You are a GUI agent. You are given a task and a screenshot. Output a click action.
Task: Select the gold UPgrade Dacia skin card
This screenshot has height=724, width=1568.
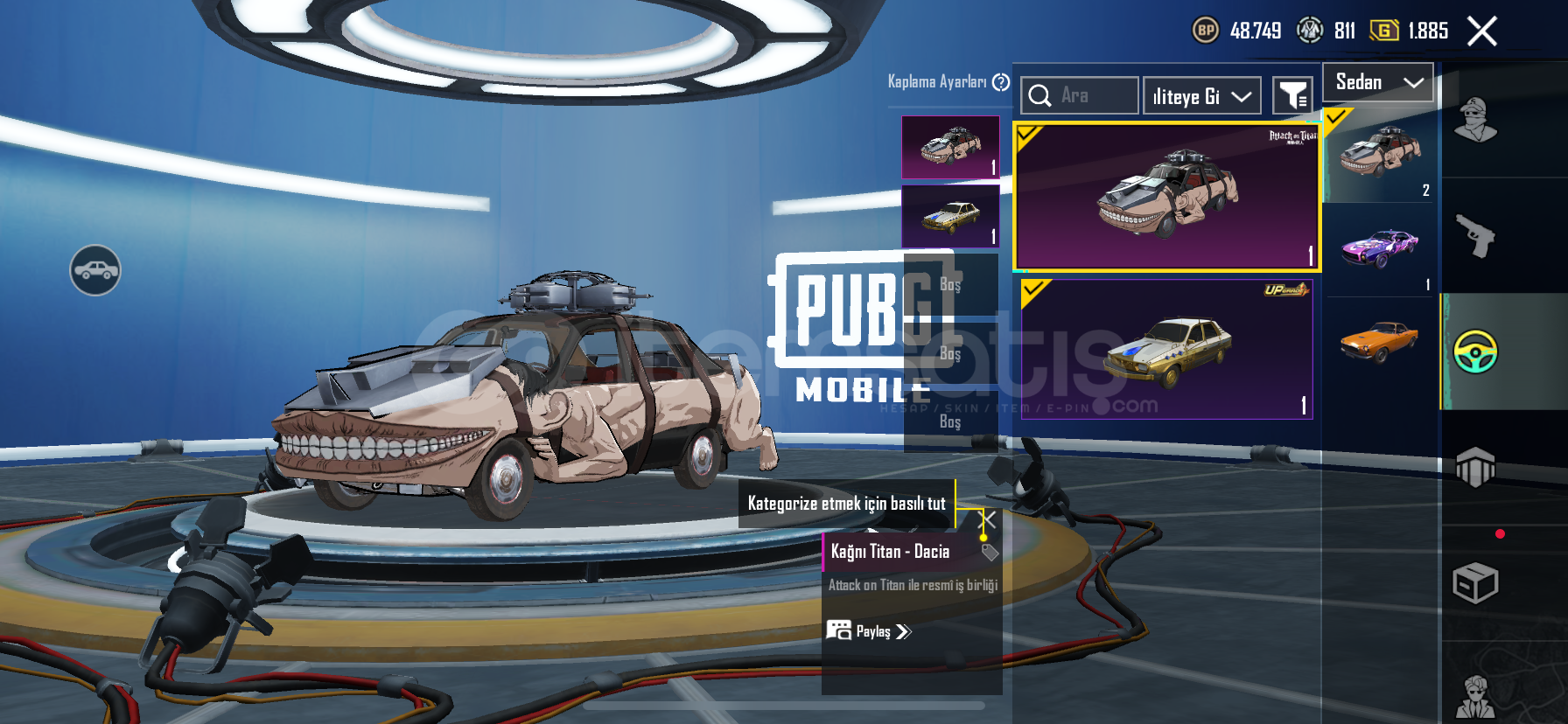point(1166,349)
